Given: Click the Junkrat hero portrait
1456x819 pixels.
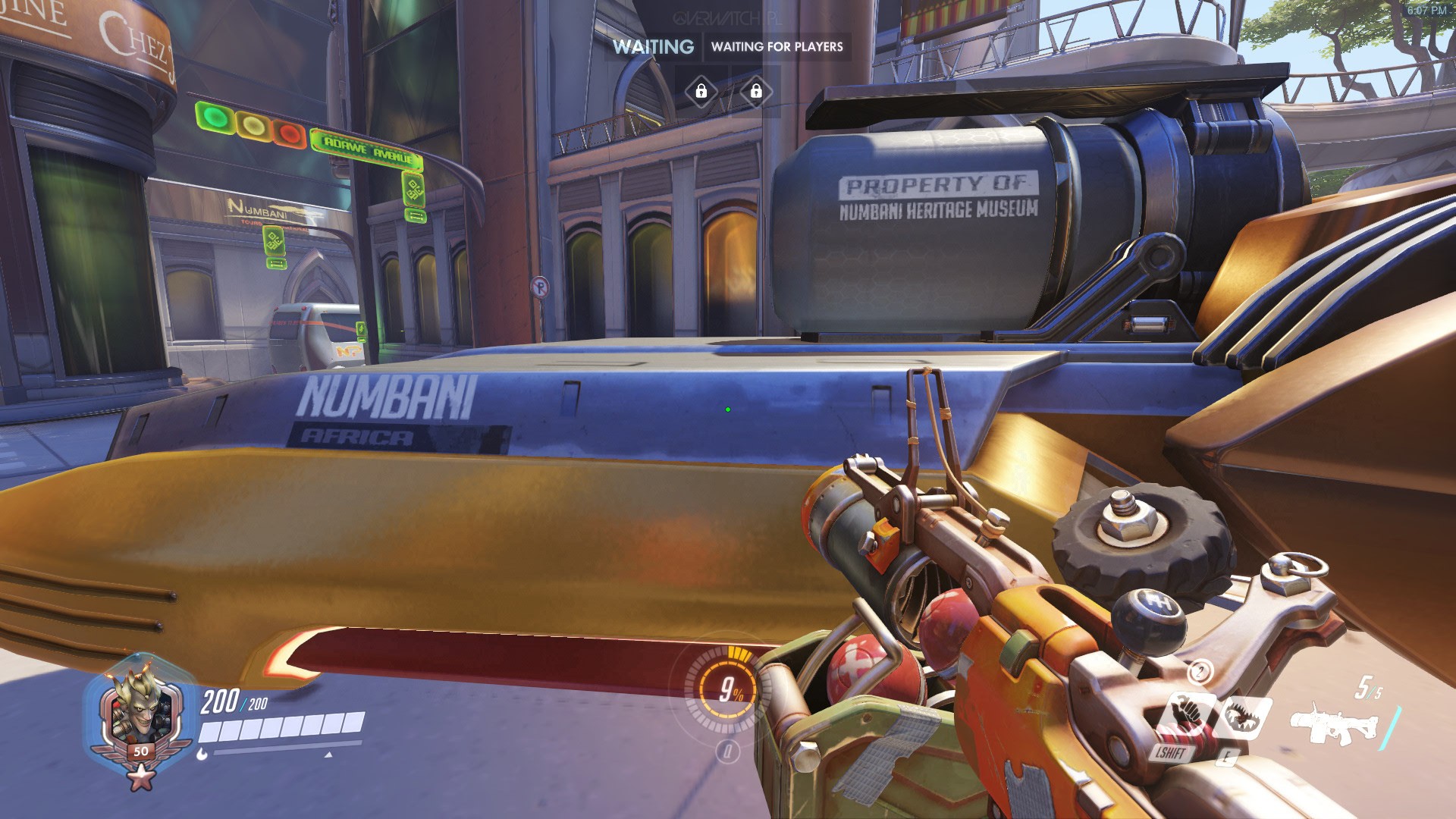Looking at the screenshot, I should 136,713.
